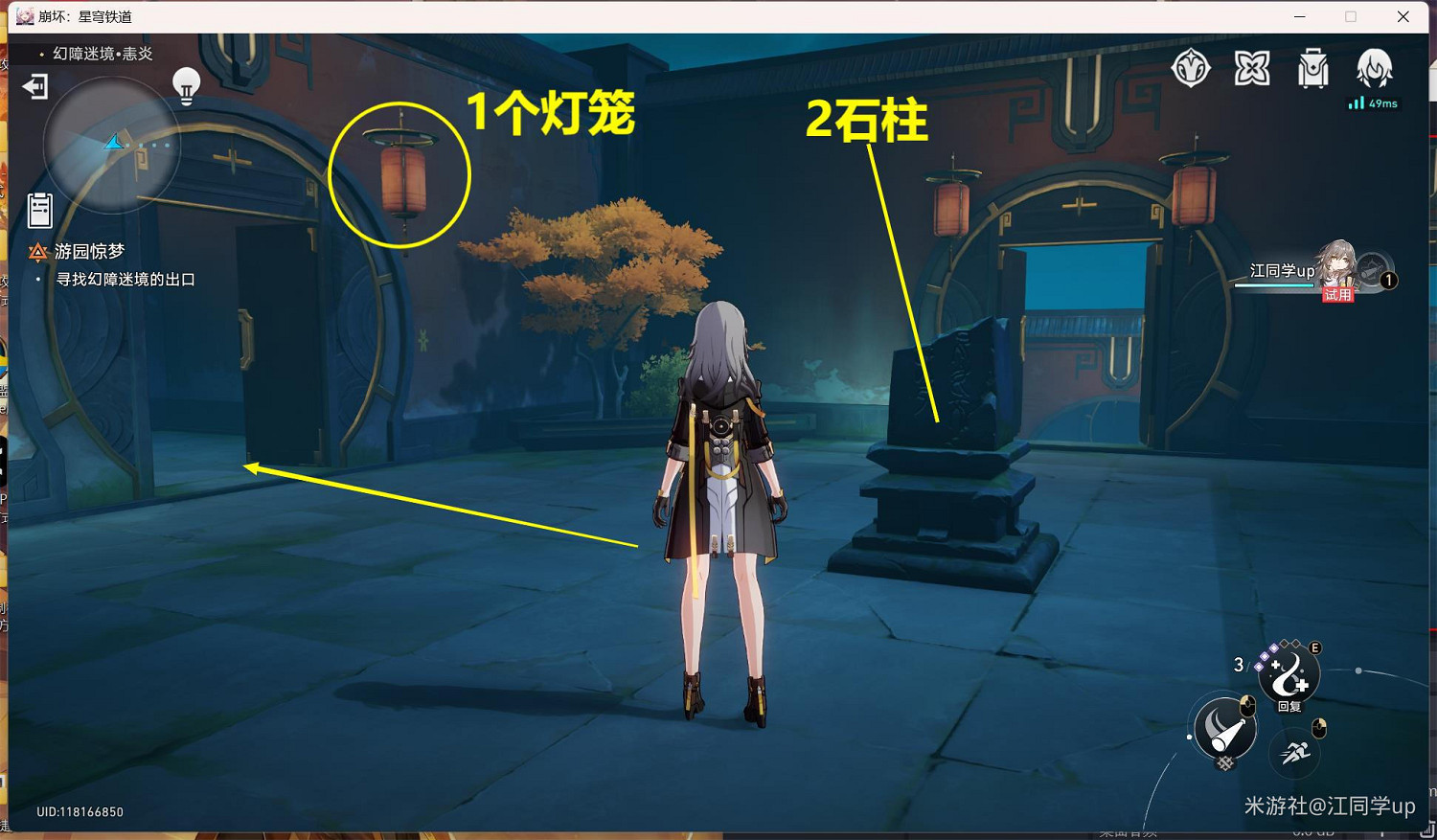Open the faction emblem icon at top right
This screenshot has width=1437, height=840.
tap(1192, 67)
